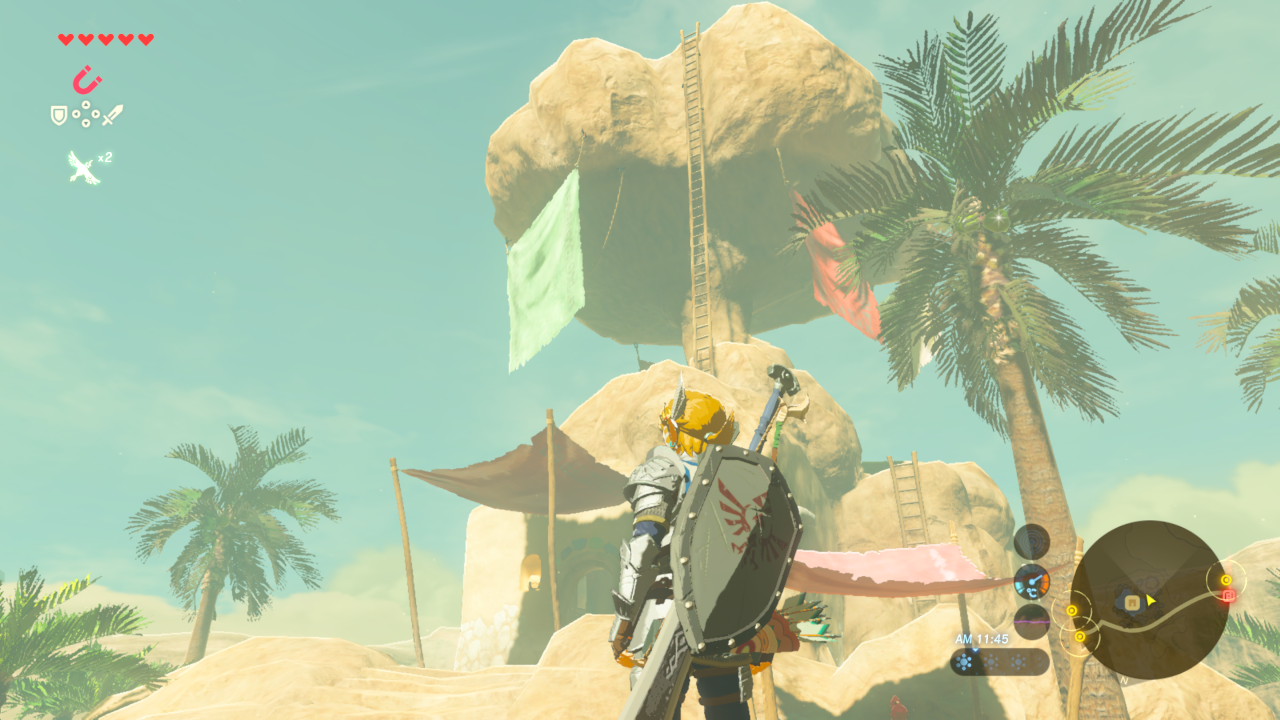
Task: Choose the sword quick-select icon
Action: point(113,115)
